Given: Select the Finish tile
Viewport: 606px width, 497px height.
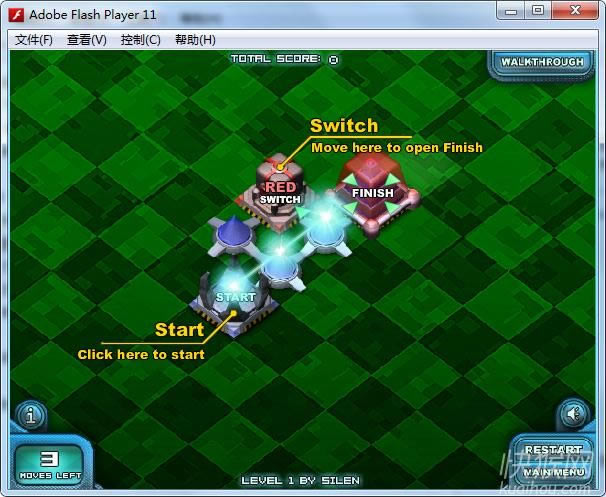Looking at the screenshot, I should point(371,192).
